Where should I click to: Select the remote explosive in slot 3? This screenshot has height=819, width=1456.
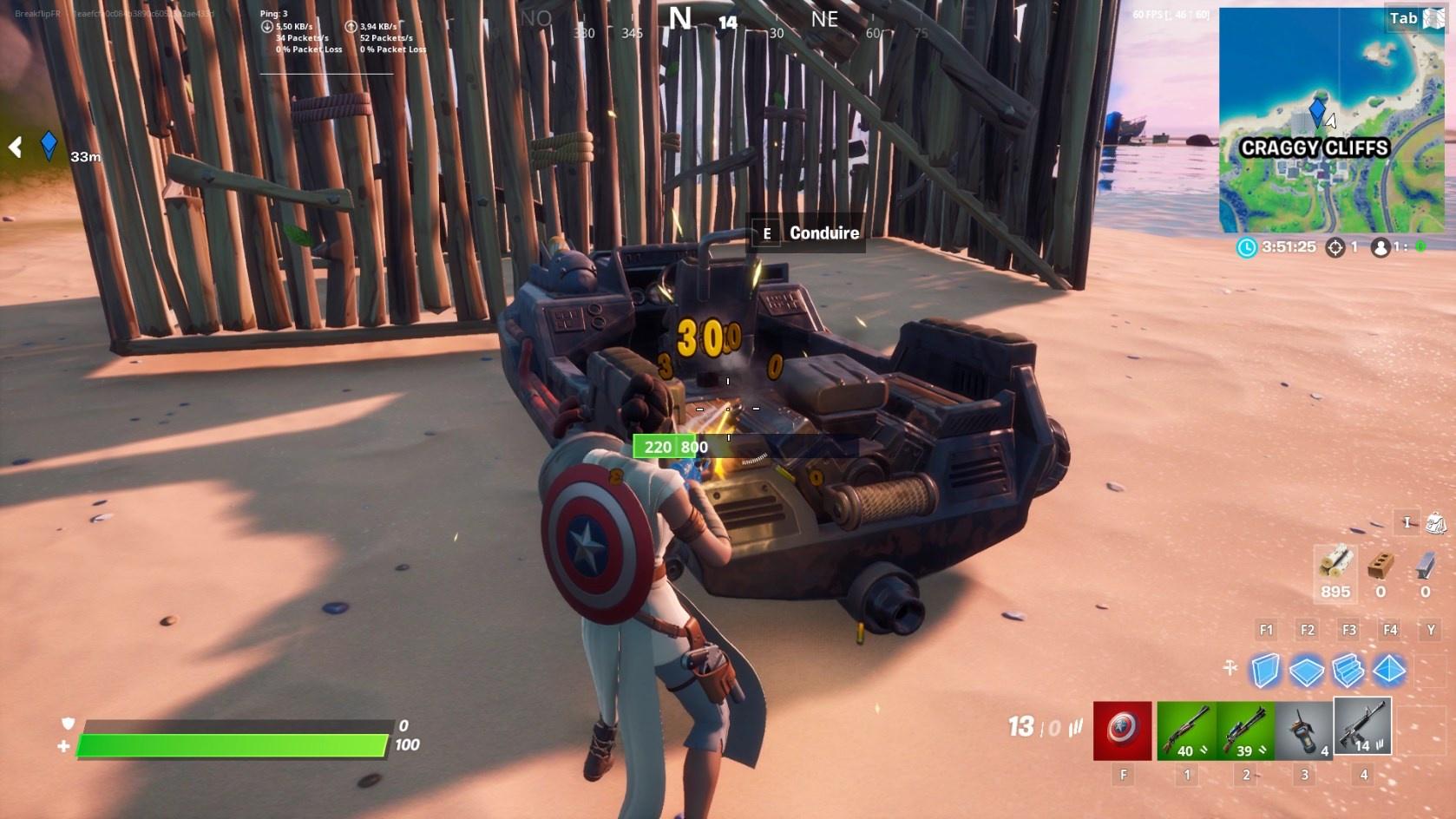(1302, 727)
